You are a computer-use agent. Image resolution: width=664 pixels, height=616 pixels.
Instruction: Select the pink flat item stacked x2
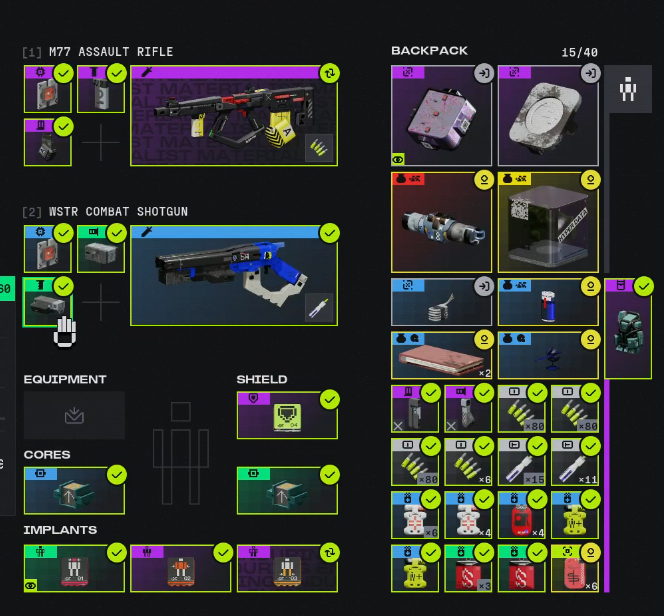[441, 355]
